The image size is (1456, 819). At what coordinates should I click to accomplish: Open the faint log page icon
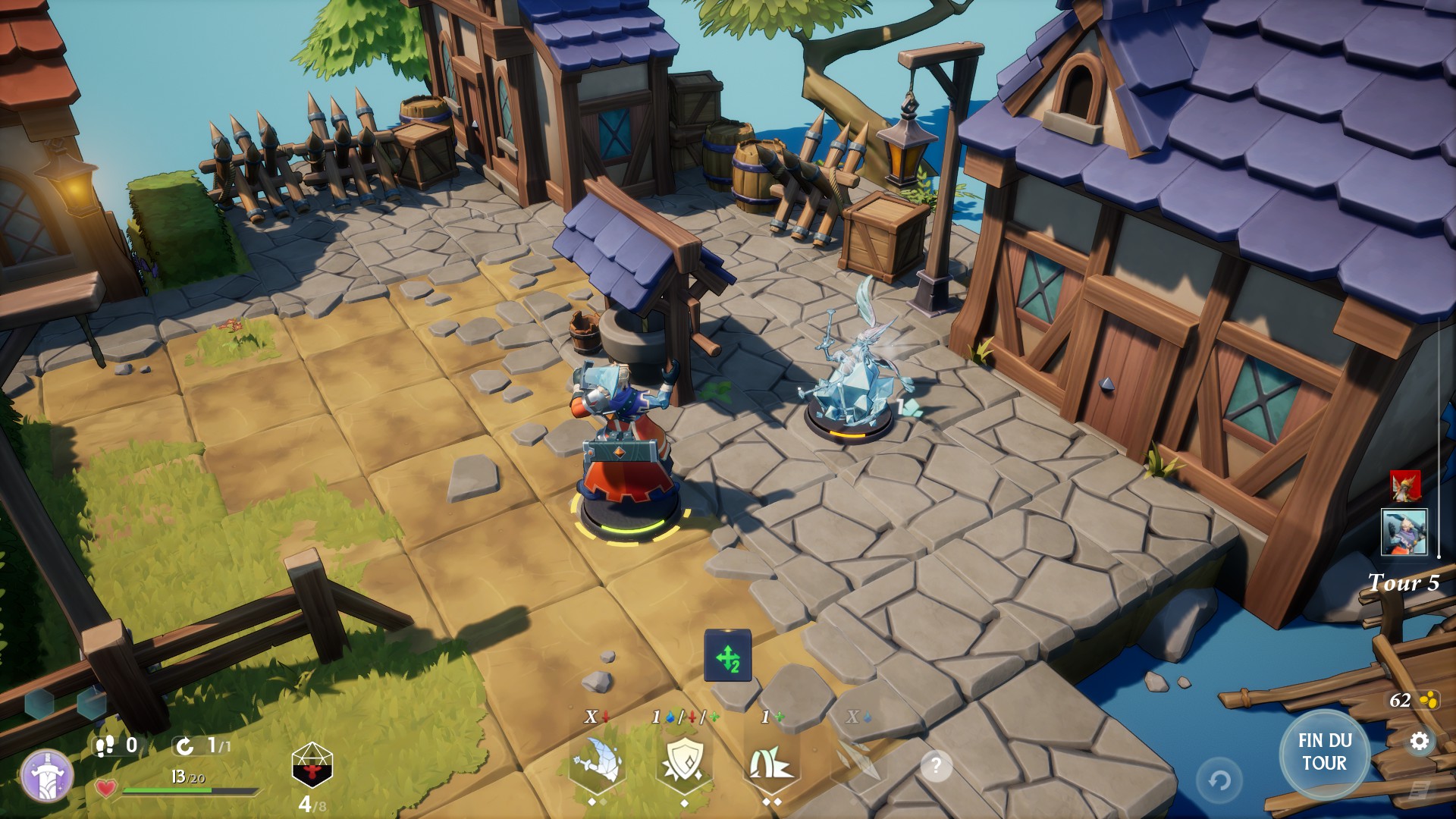point(1415,791)
